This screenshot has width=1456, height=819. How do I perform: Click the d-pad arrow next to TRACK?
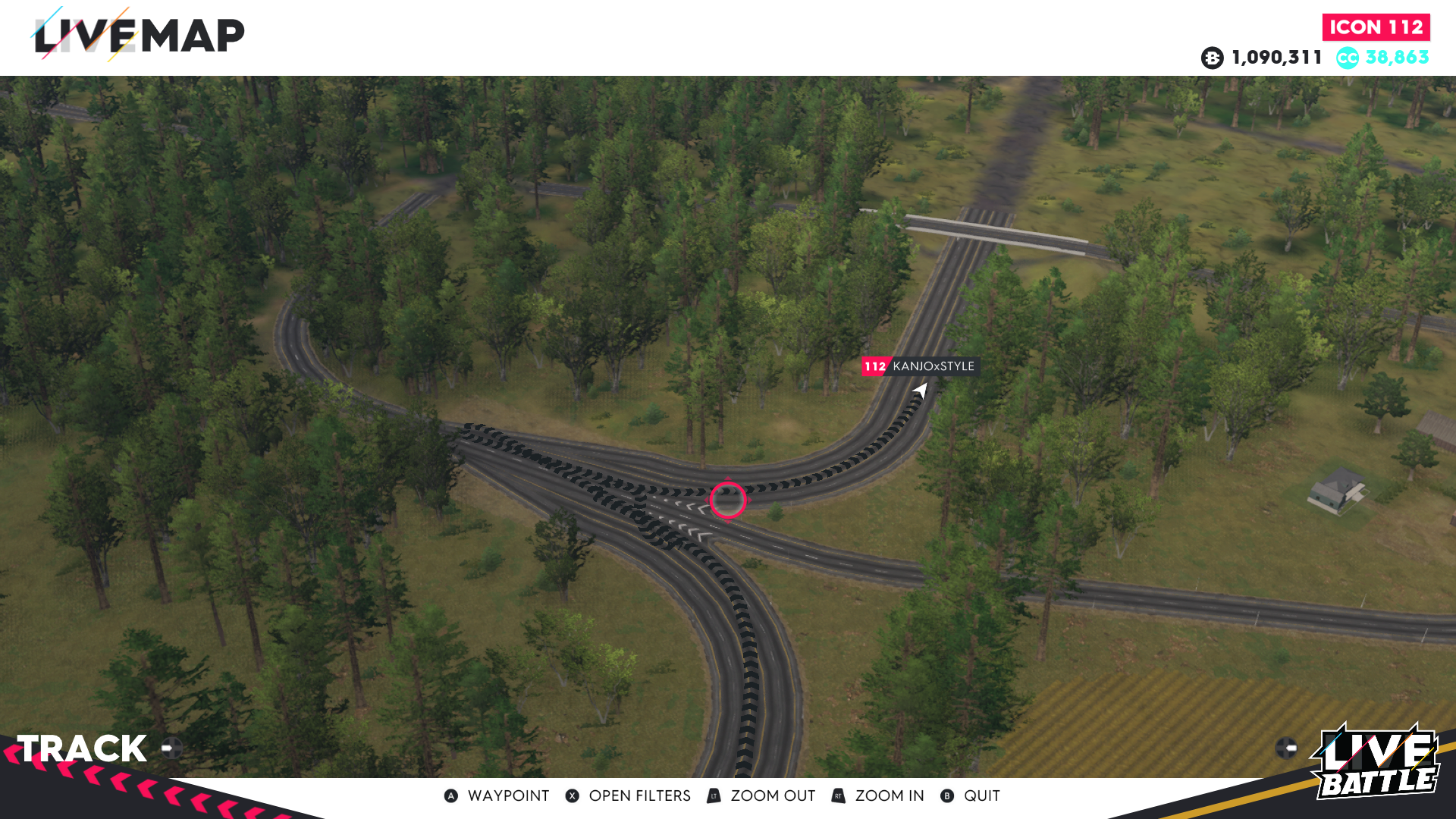coord(171,747)
